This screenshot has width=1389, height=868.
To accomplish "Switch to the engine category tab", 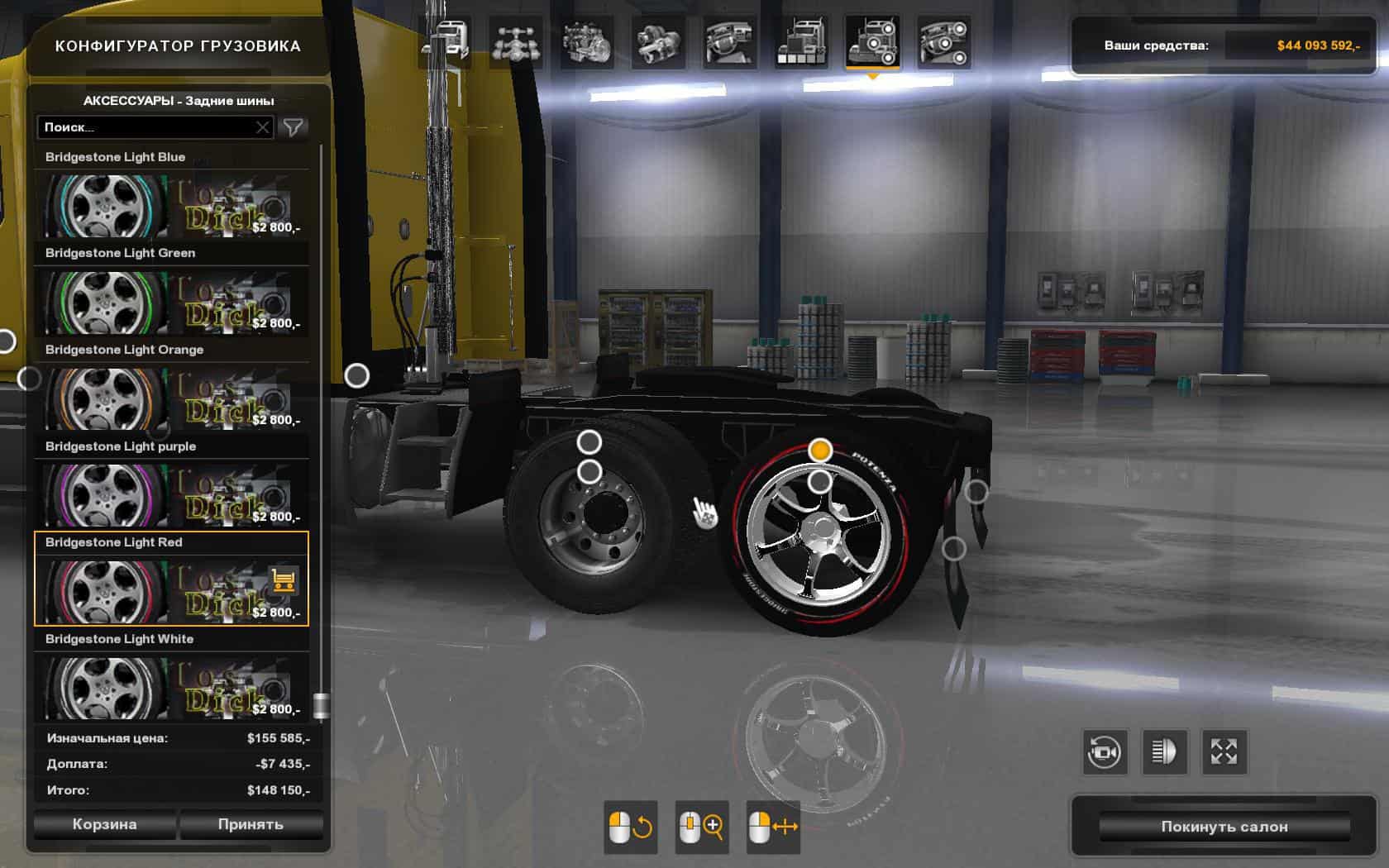I will click(586, 43).
